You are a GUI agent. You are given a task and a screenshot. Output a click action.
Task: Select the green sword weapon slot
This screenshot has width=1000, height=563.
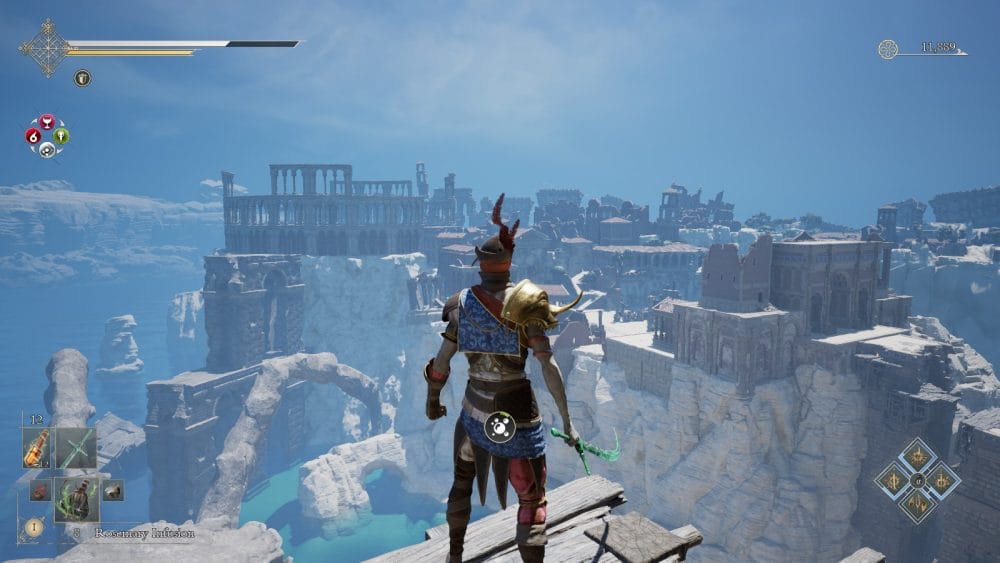pos(75,449)
